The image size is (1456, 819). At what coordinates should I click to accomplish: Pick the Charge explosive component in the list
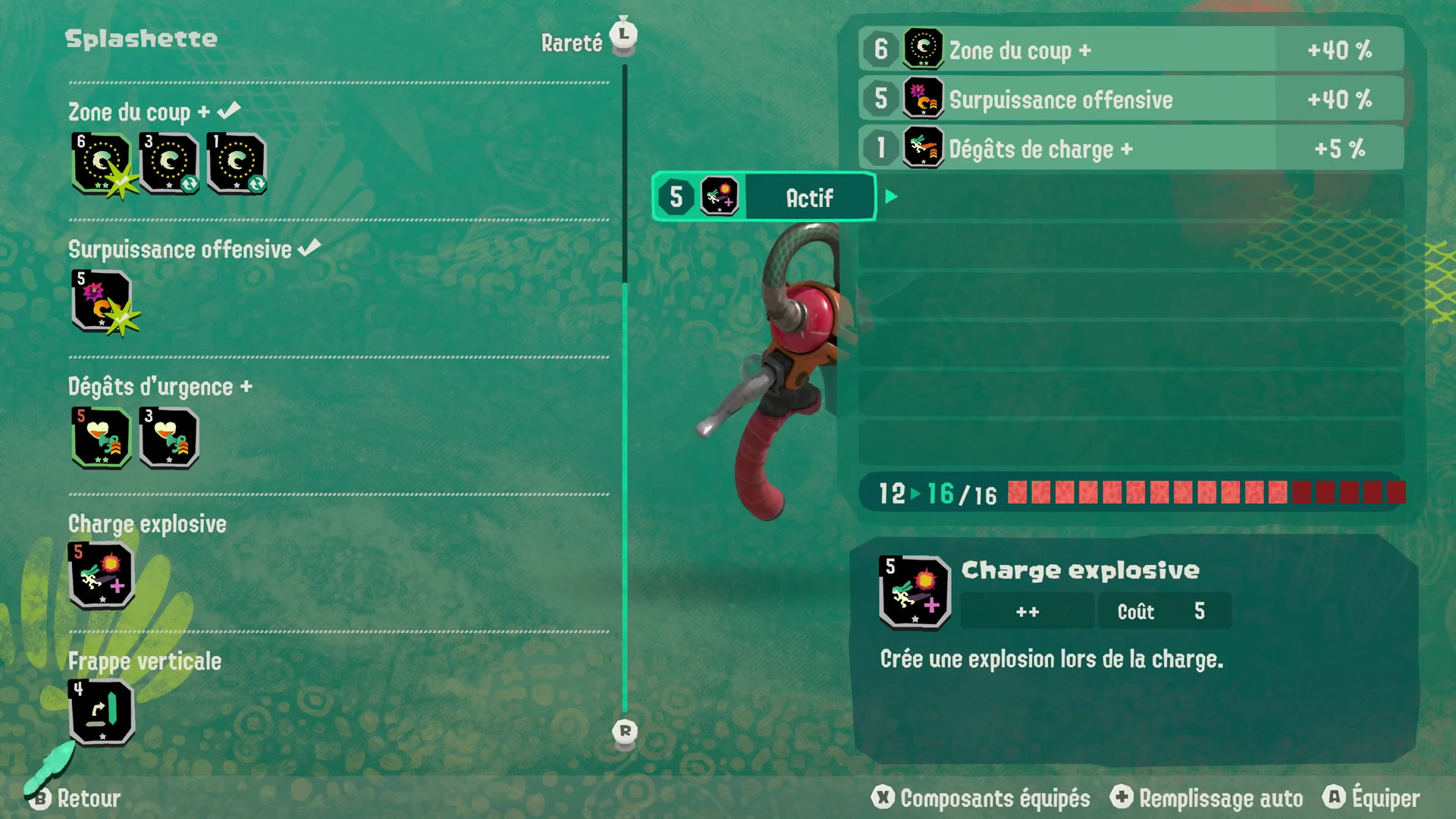coord(101,575)
